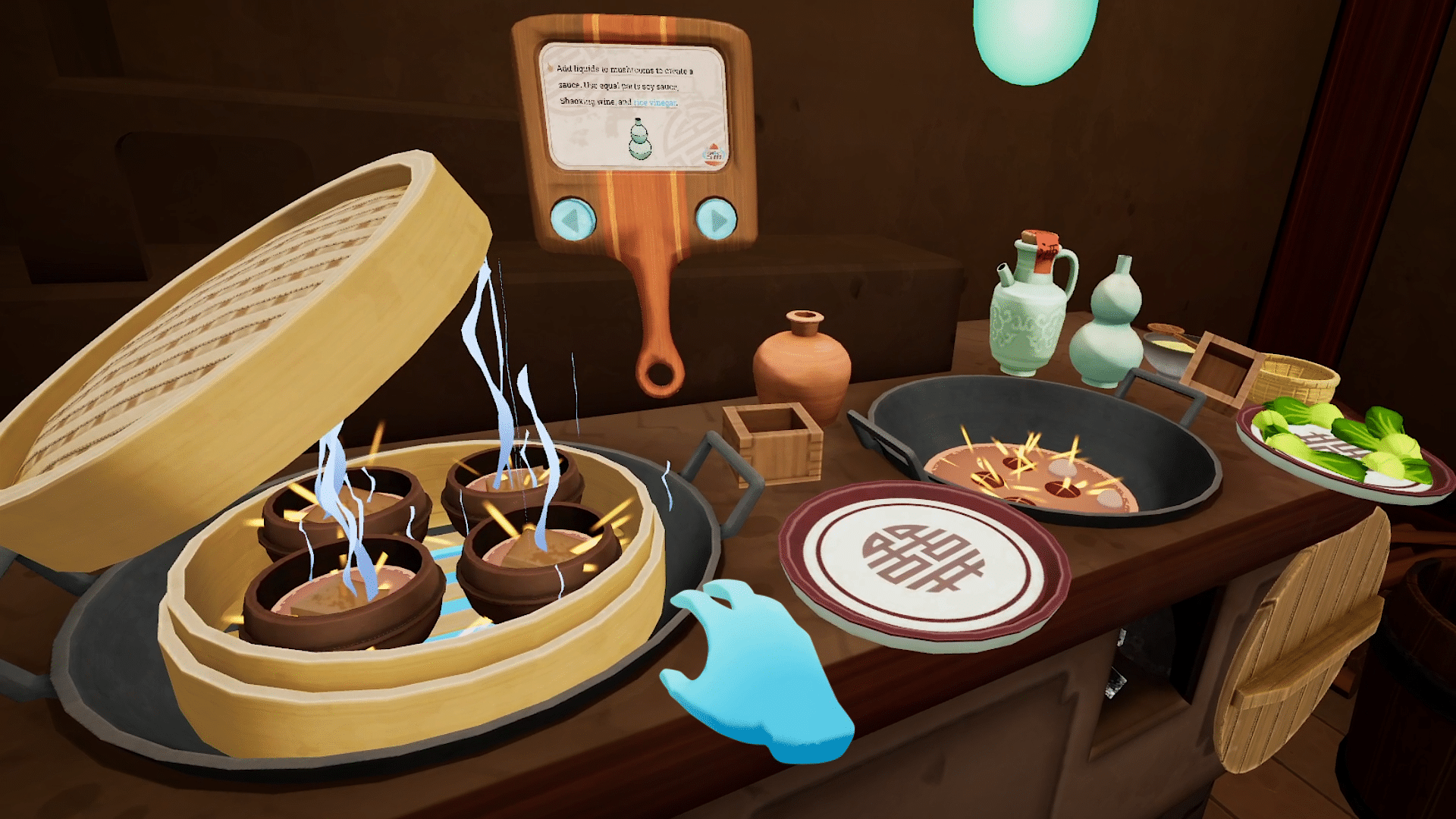Click the gourd bottle illustration on the recipe card
The width and height of the screenshot is (1456, 819).
(640, 140)
